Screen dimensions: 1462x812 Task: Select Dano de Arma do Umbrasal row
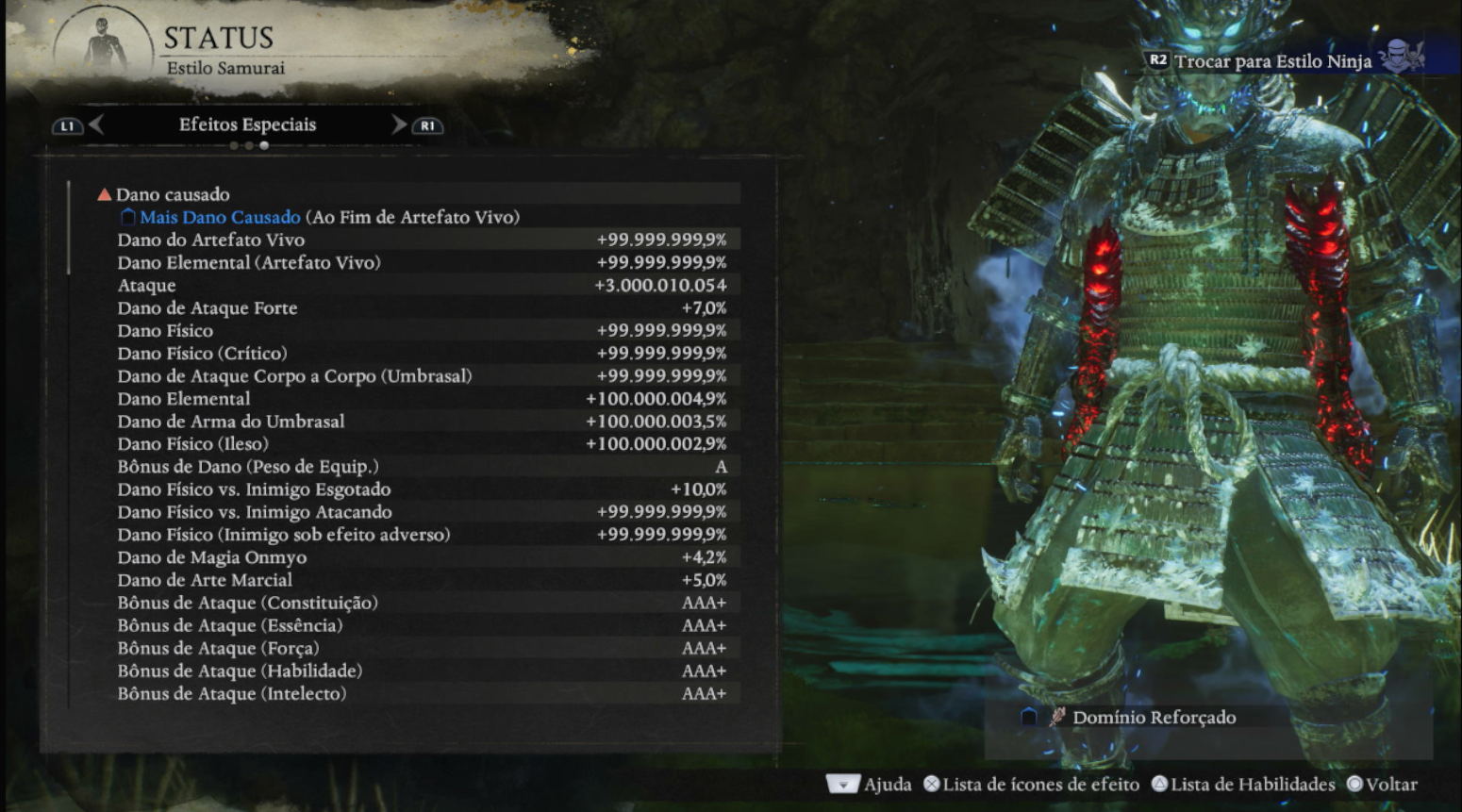click(420, 422)
